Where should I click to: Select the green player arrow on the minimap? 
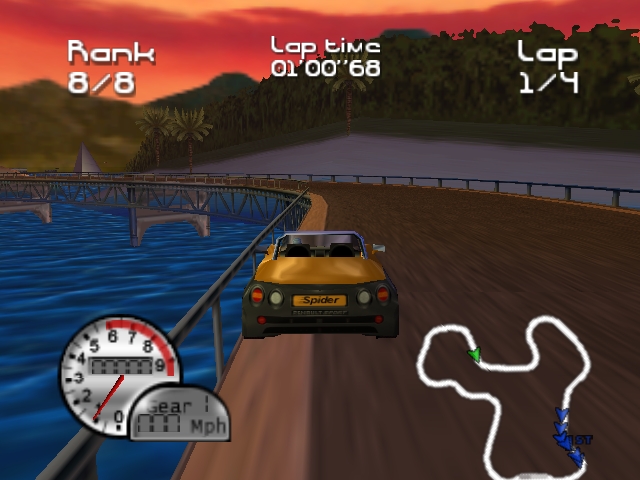[475, 353]
